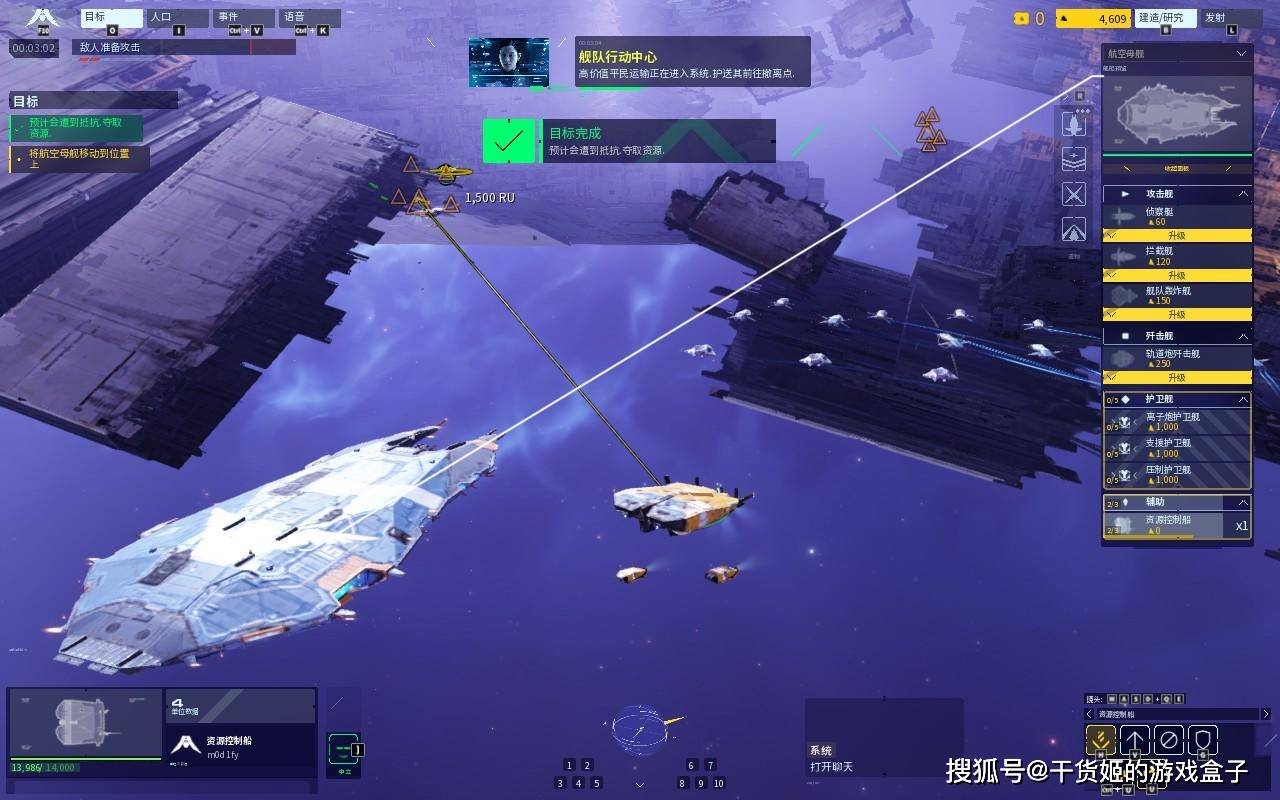
Task: Open the 人口 (Population) tab
Action: click(178, 18)
